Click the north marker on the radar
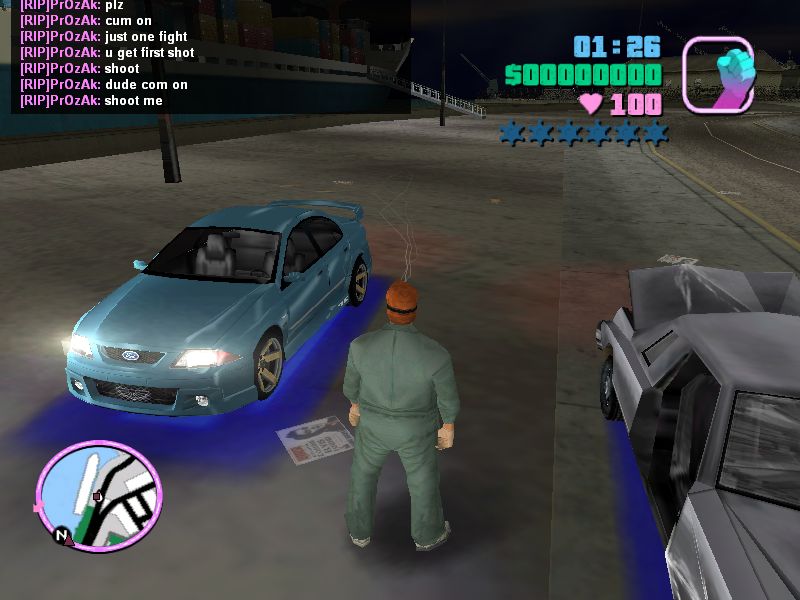 click(x=62, y=537)
